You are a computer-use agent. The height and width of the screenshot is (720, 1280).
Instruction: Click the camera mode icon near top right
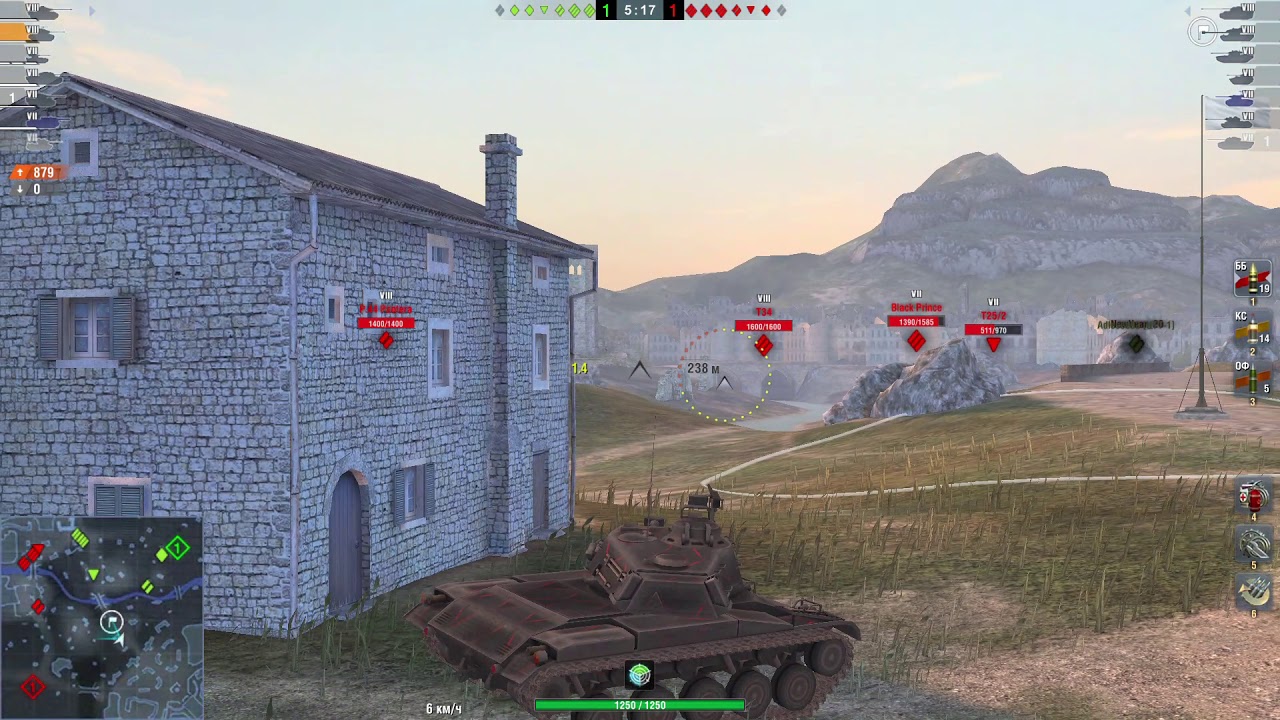tap(1203, 31)
